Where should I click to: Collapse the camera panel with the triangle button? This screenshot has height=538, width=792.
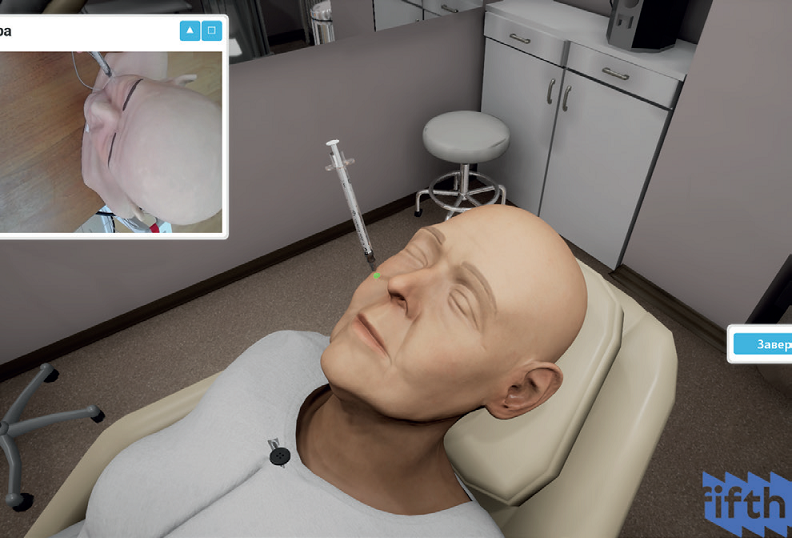coord(190,31)
